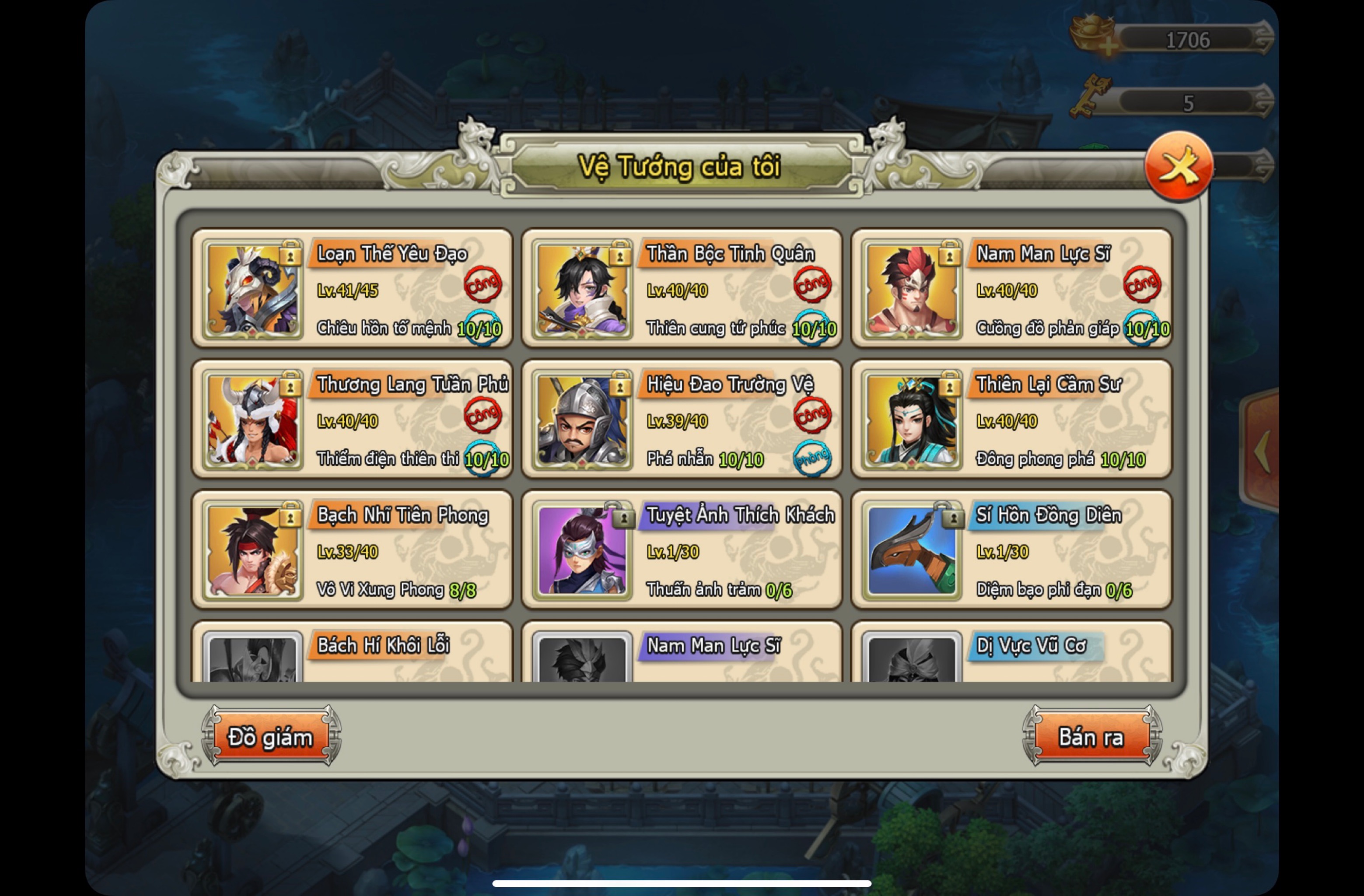This screenshot has width=1364, height=896.
Task: Click the Bán ra sell button
Action: pos(1091,737)
